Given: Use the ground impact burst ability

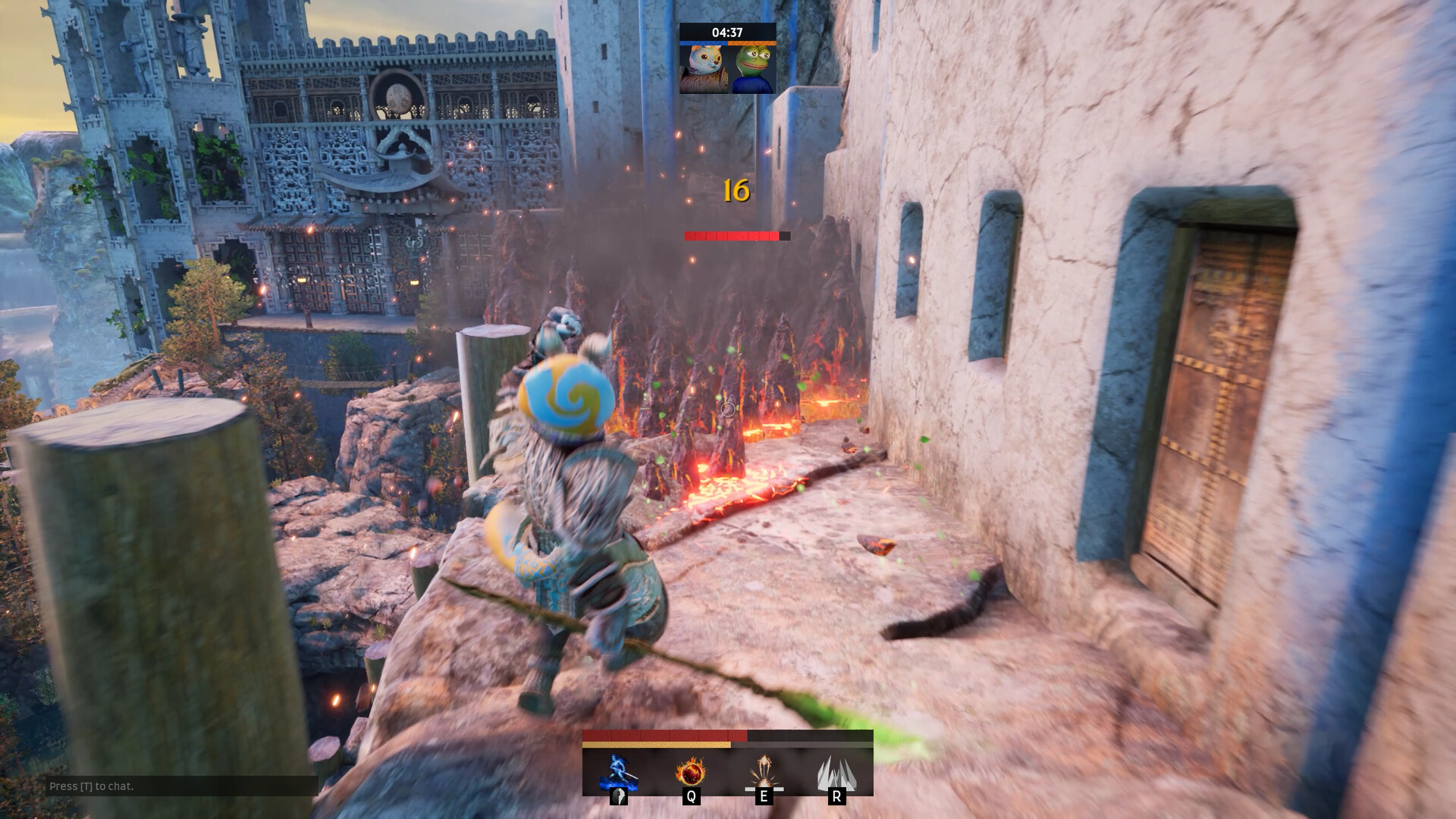Looking at the screenshot, I should click(x=764, y=773).
